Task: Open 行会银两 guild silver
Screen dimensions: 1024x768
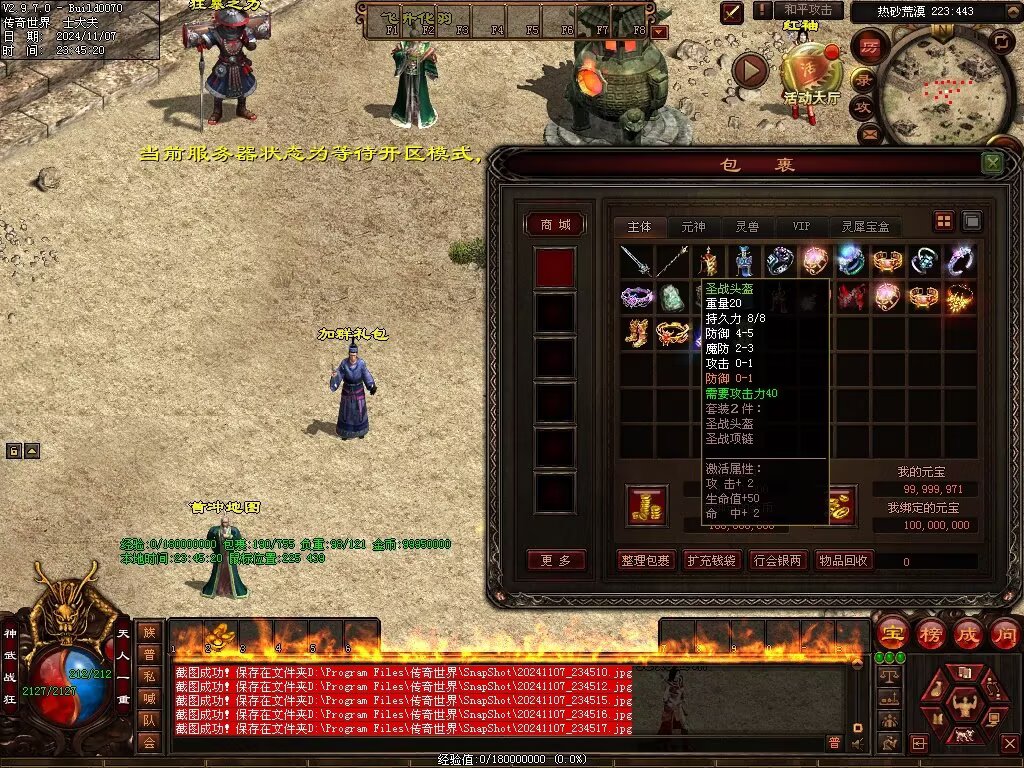Action: coord(777,560)
